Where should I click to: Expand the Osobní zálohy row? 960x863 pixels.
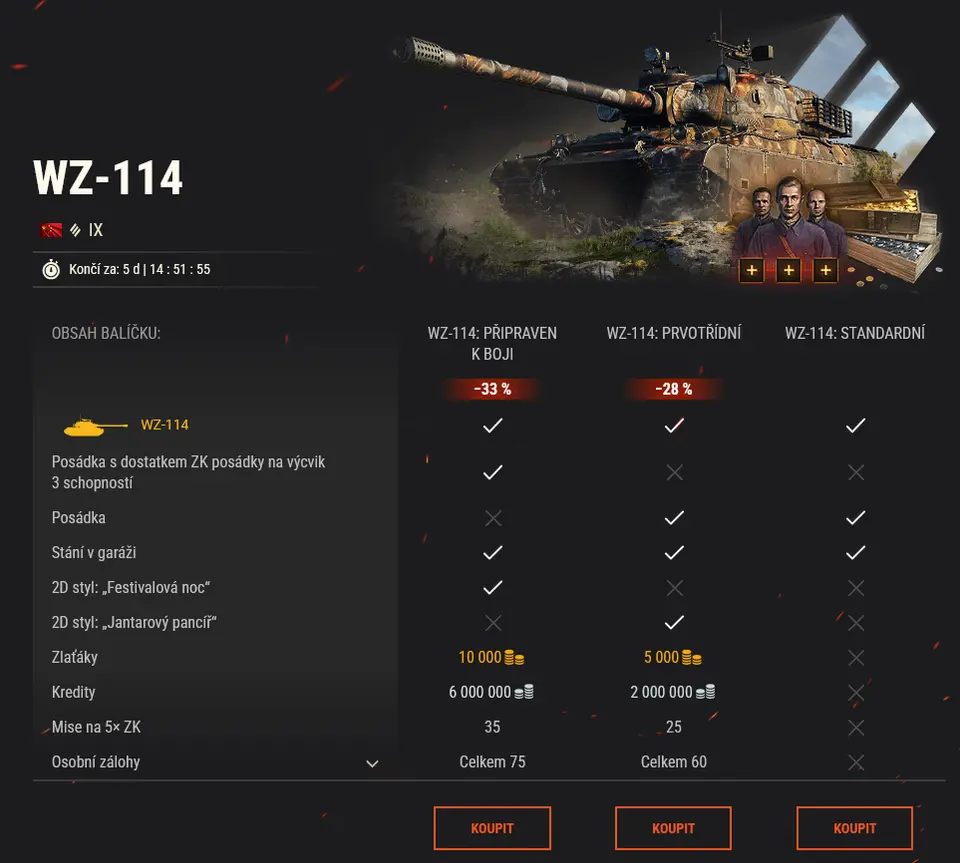coord(372,763)
